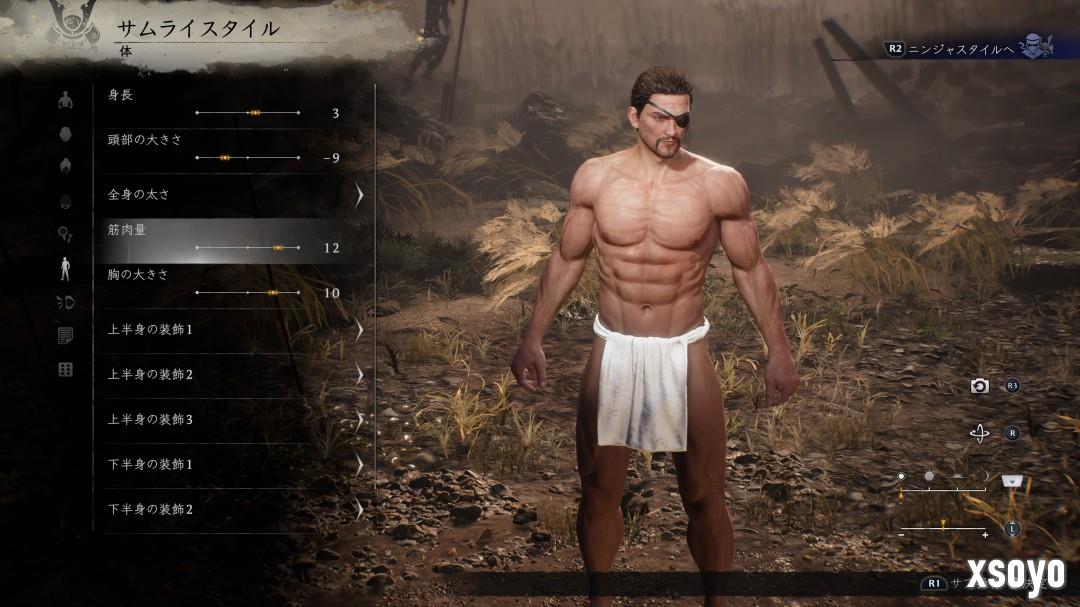Switch to ニンジャスタイル ninja style

coord(960,47)
